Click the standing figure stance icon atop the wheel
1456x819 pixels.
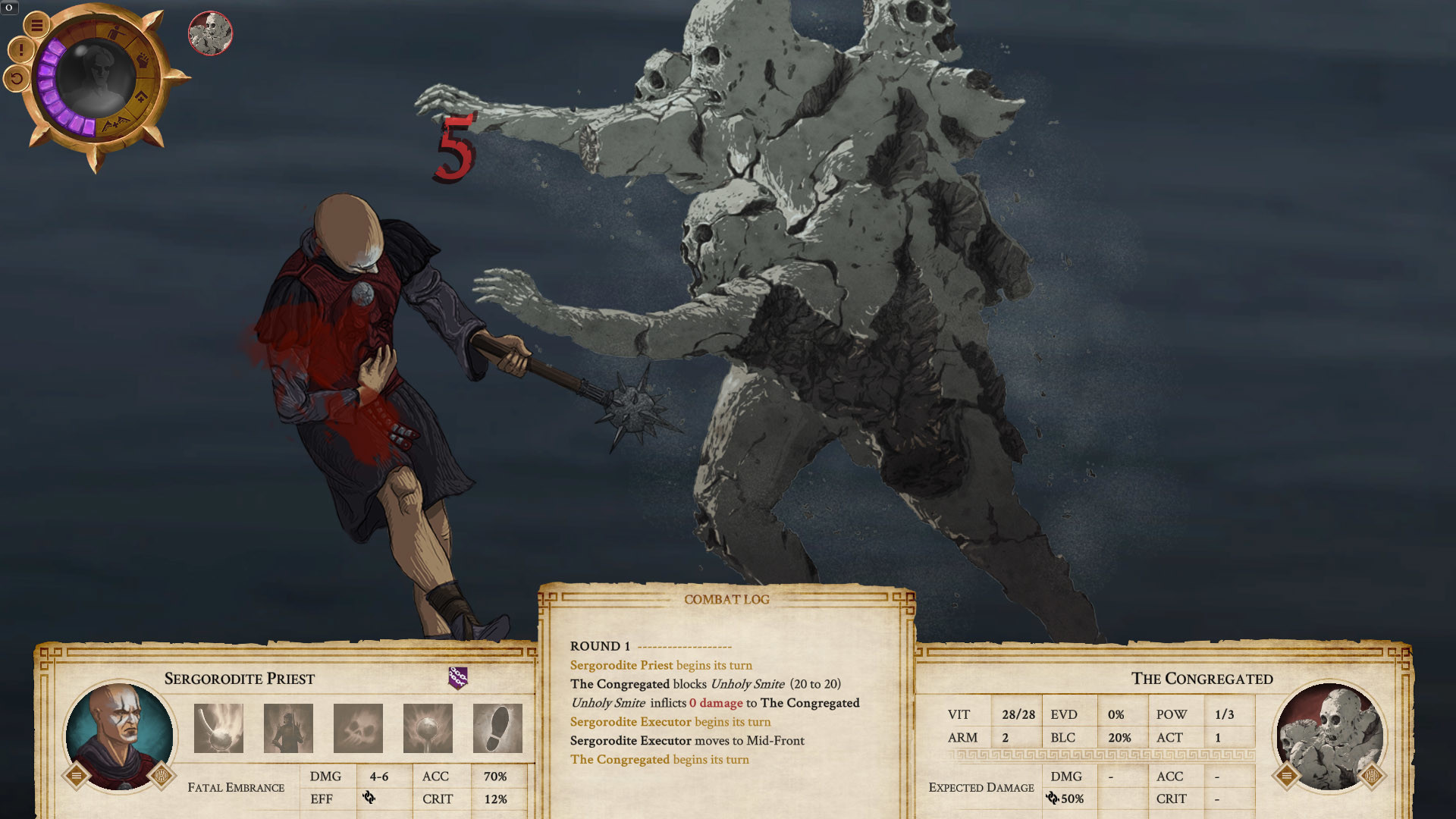pos(116,33)
